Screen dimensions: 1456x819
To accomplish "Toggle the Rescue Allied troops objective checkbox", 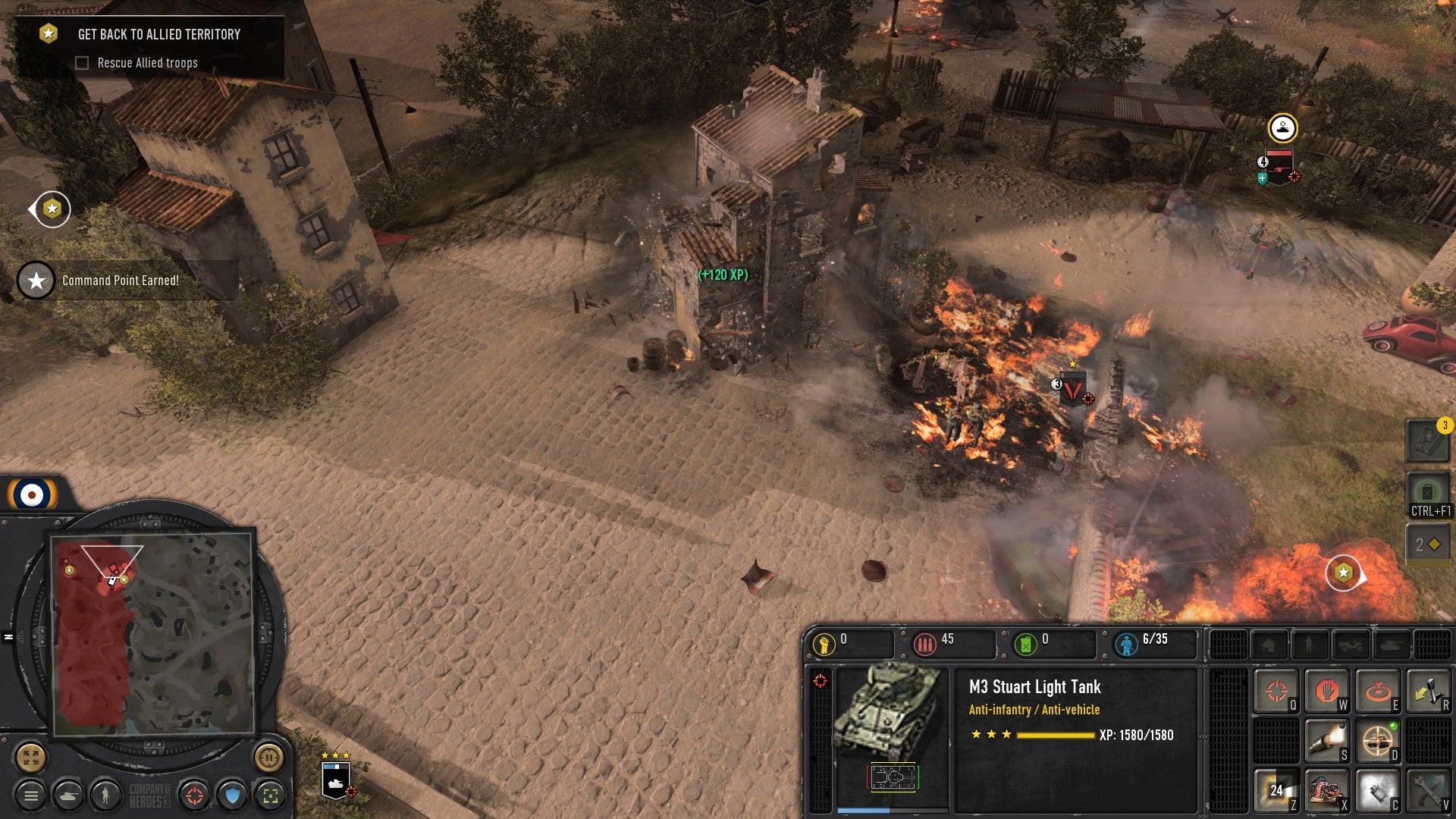I will click(82, 63).
